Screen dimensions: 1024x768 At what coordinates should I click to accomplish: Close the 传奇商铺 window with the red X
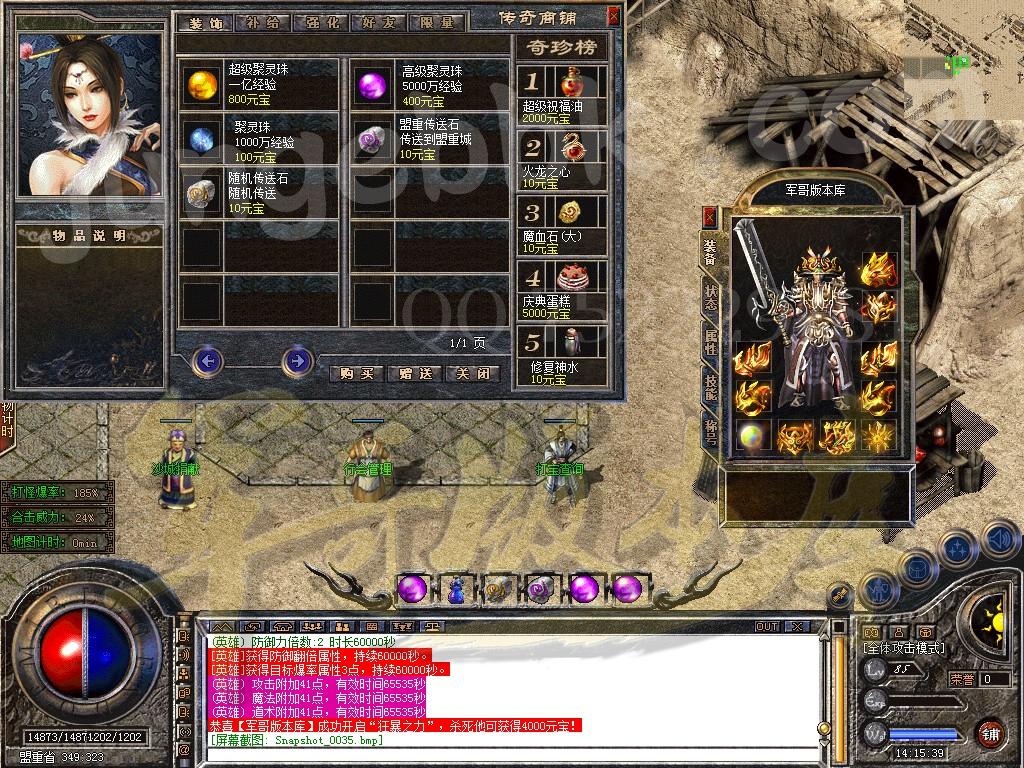coord(613,16)
